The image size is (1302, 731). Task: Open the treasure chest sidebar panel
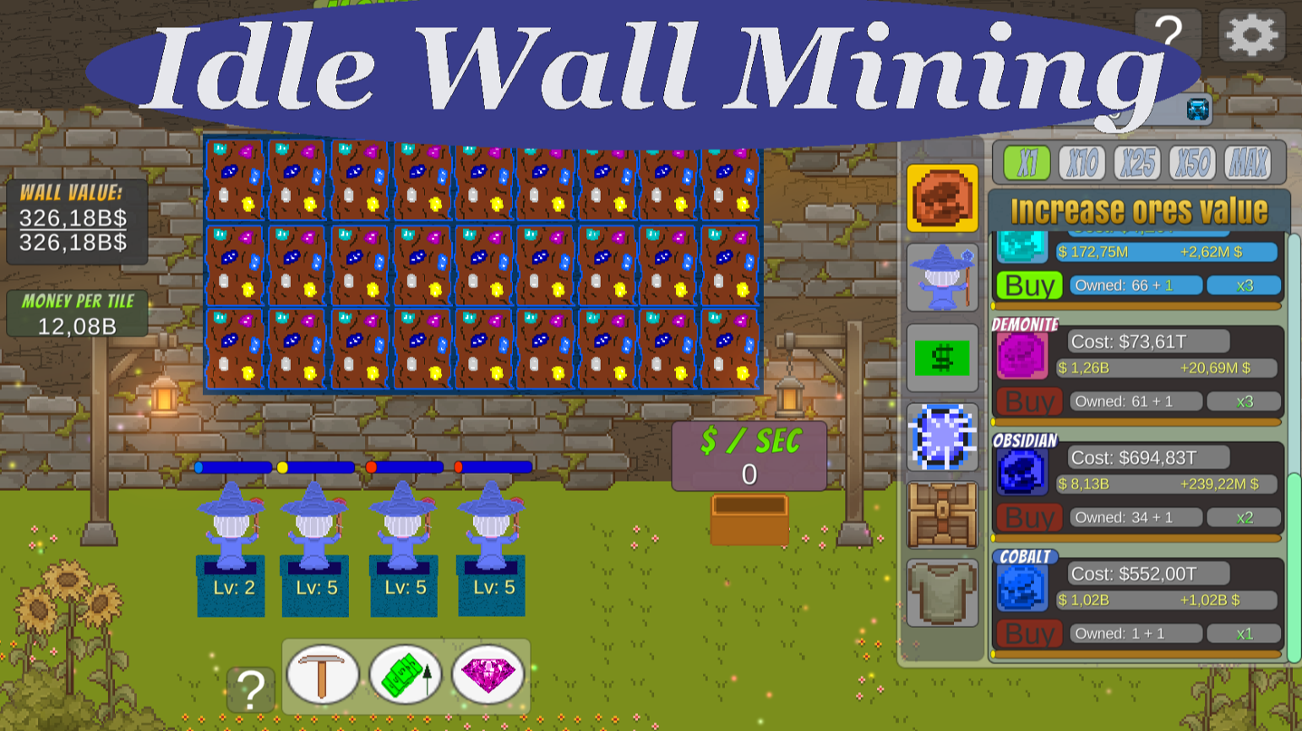point(941,516)
